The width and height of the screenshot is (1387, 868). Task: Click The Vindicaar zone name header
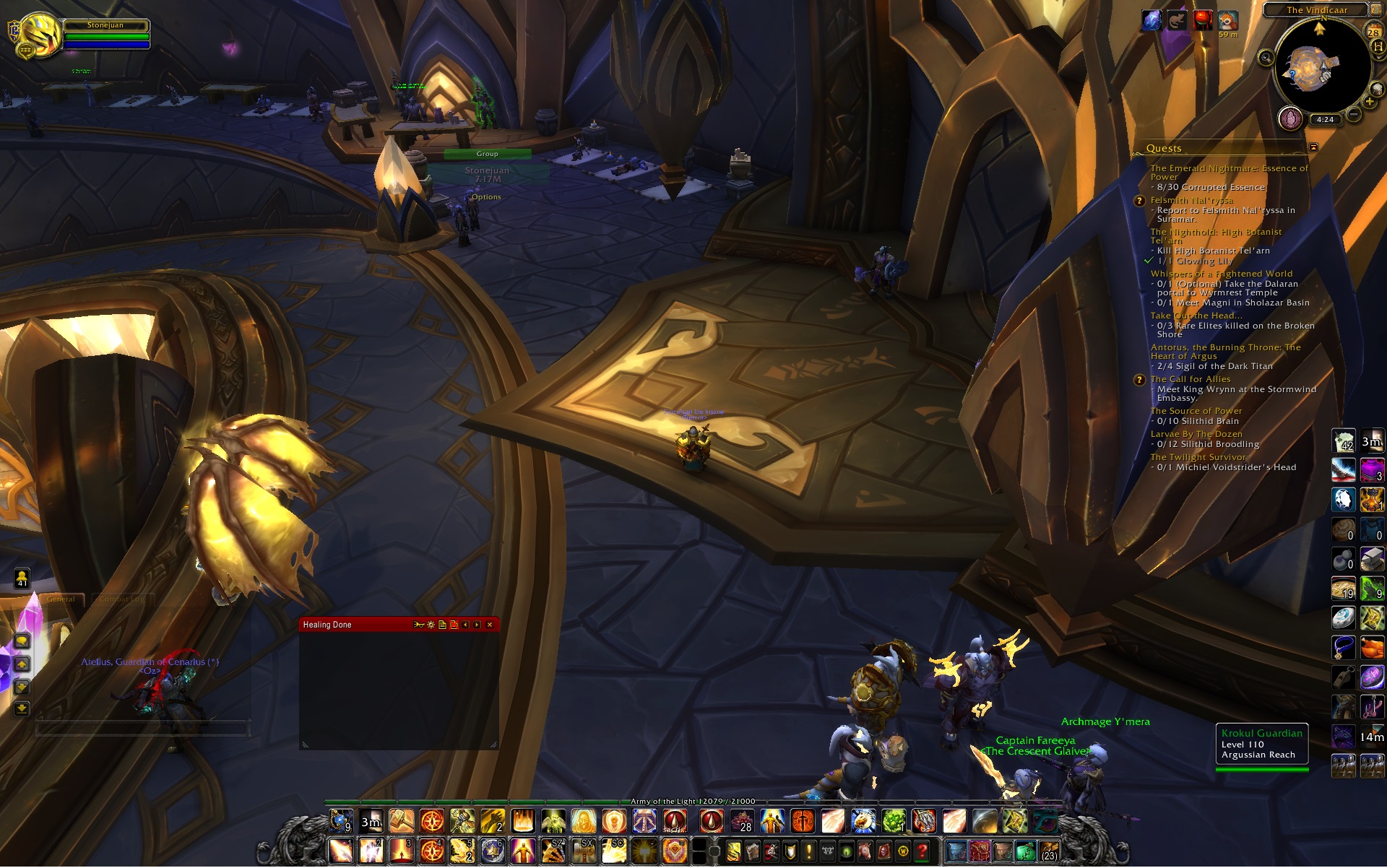(1316, 10)
